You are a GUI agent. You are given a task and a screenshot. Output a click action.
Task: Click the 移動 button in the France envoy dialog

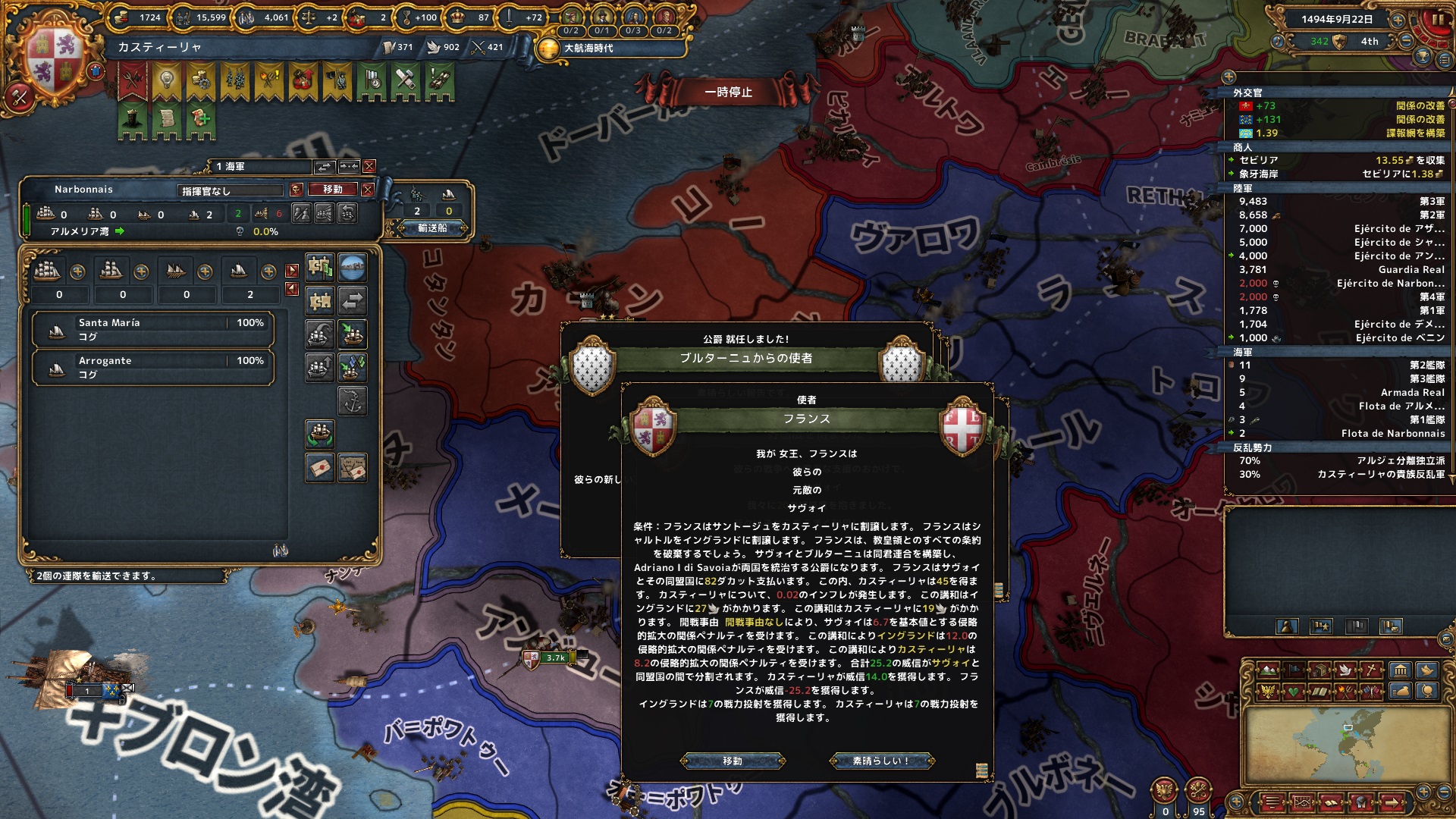733,761
